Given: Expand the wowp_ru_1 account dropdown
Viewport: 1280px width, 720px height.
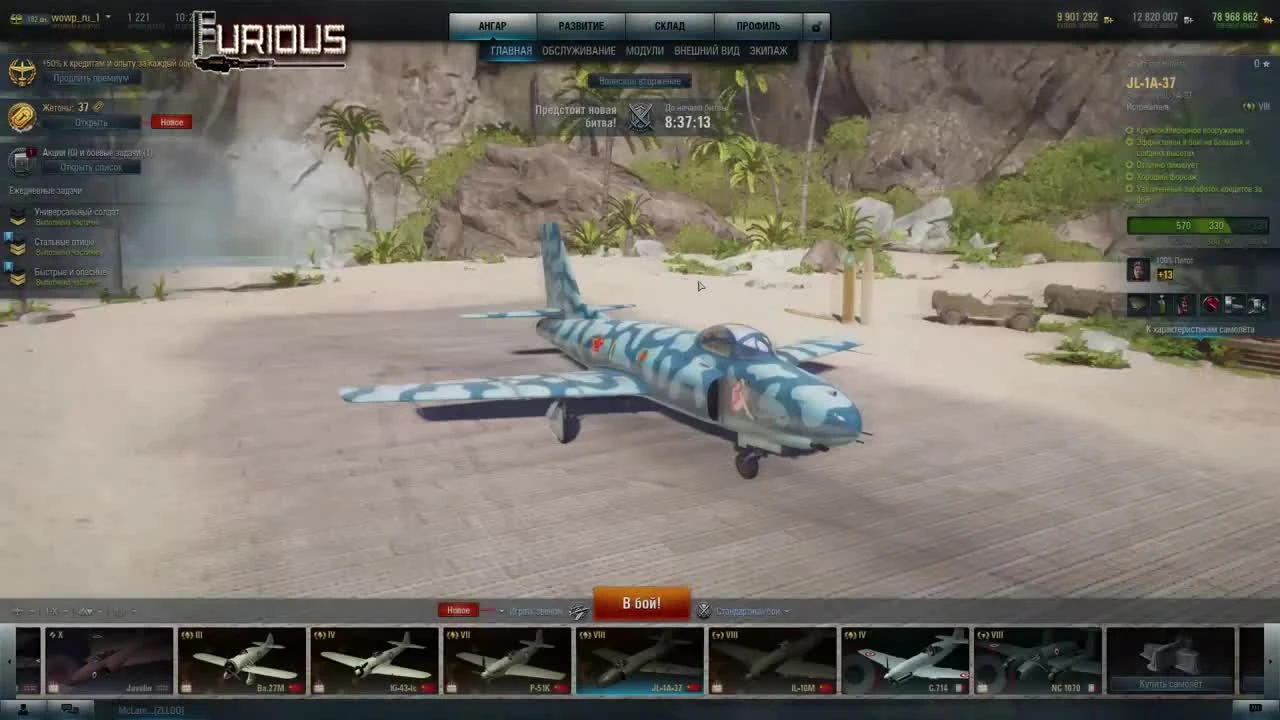Looking at the screenshot, I should click(107, 17).
